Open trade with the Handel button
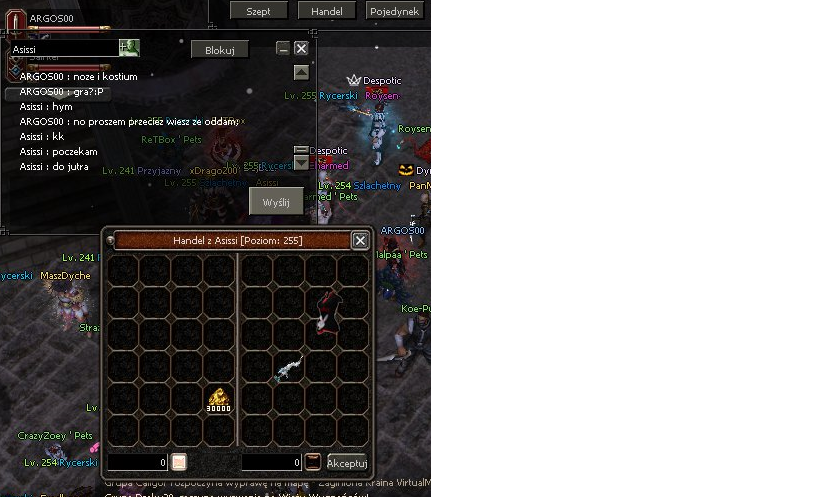 326,11
